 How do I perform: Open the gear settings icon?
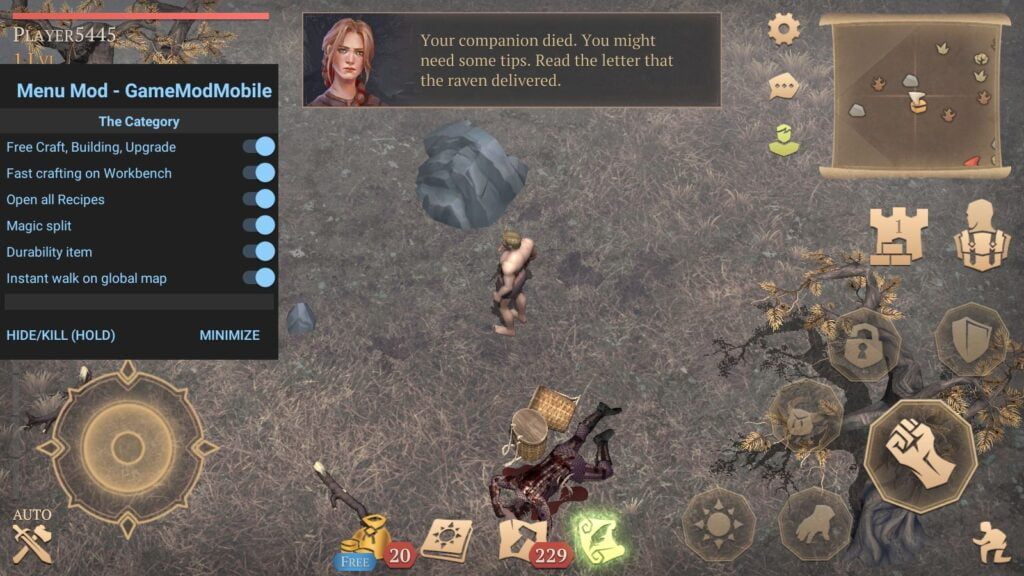click(784, 28)
